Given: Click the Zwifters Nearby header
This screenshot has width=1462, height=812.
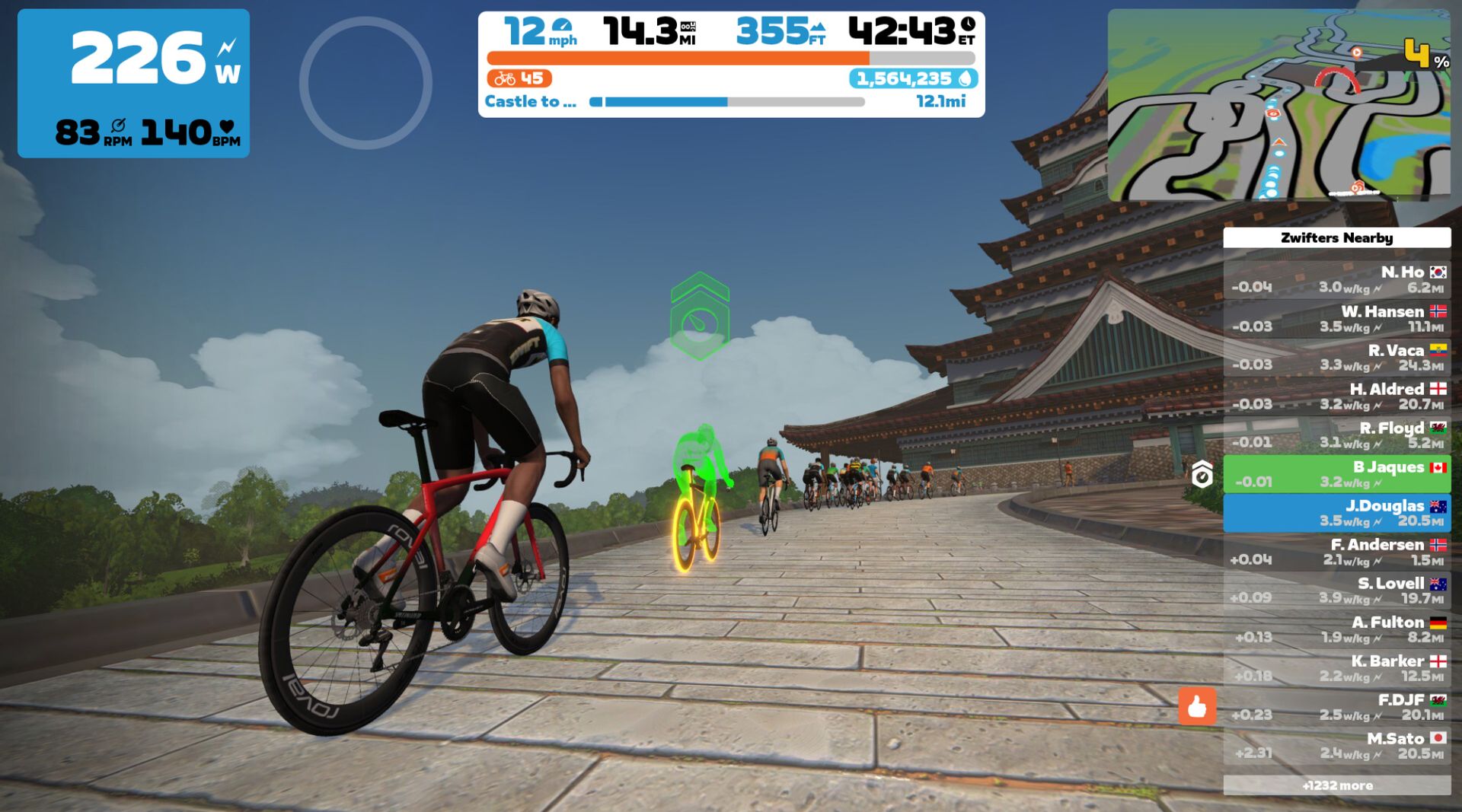Looking at the screenshot, I should coord(1336,238).
